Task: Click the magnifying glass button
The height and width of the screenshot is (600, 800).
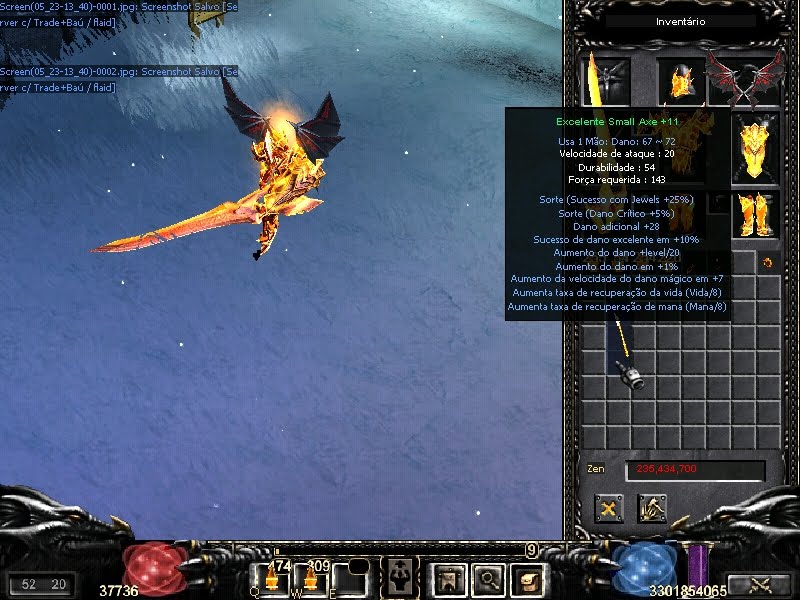Action: coord(488,577)
